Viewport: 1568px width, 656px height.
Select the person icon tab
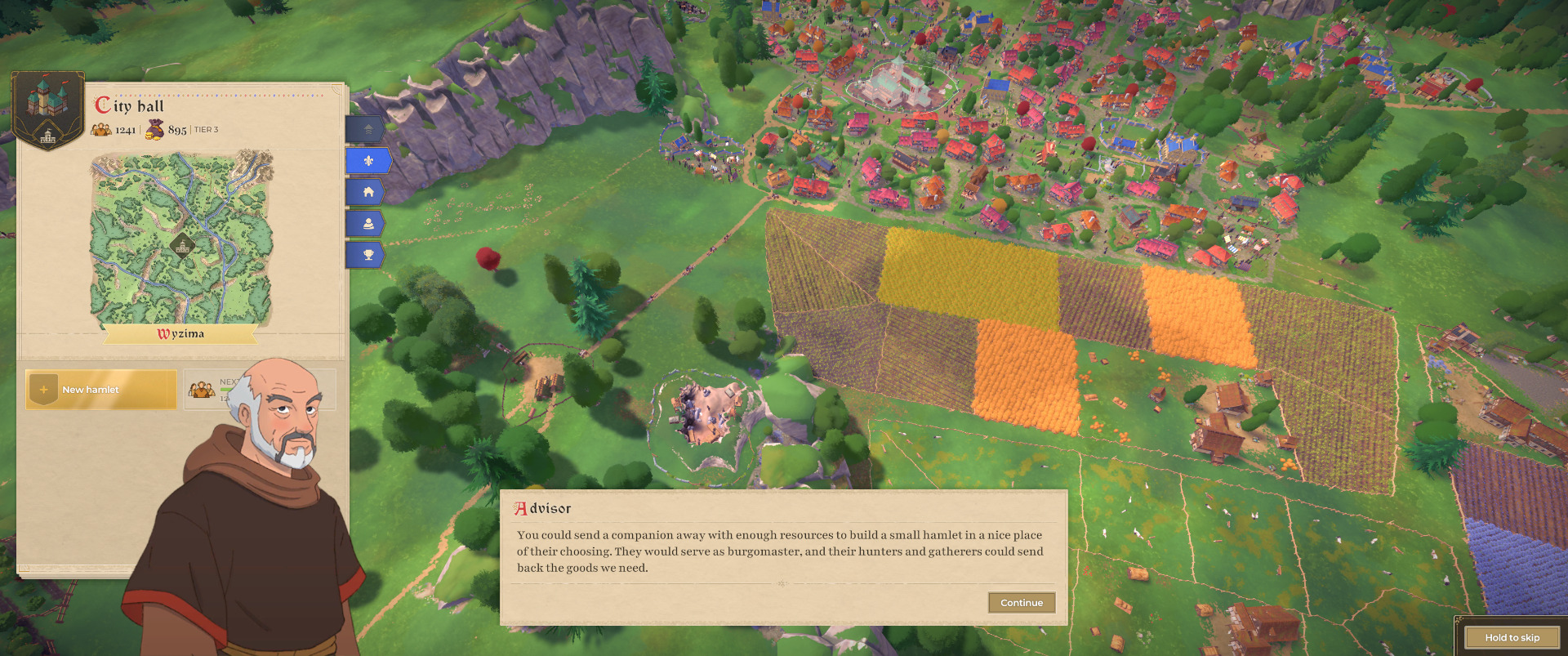(368, 223)
